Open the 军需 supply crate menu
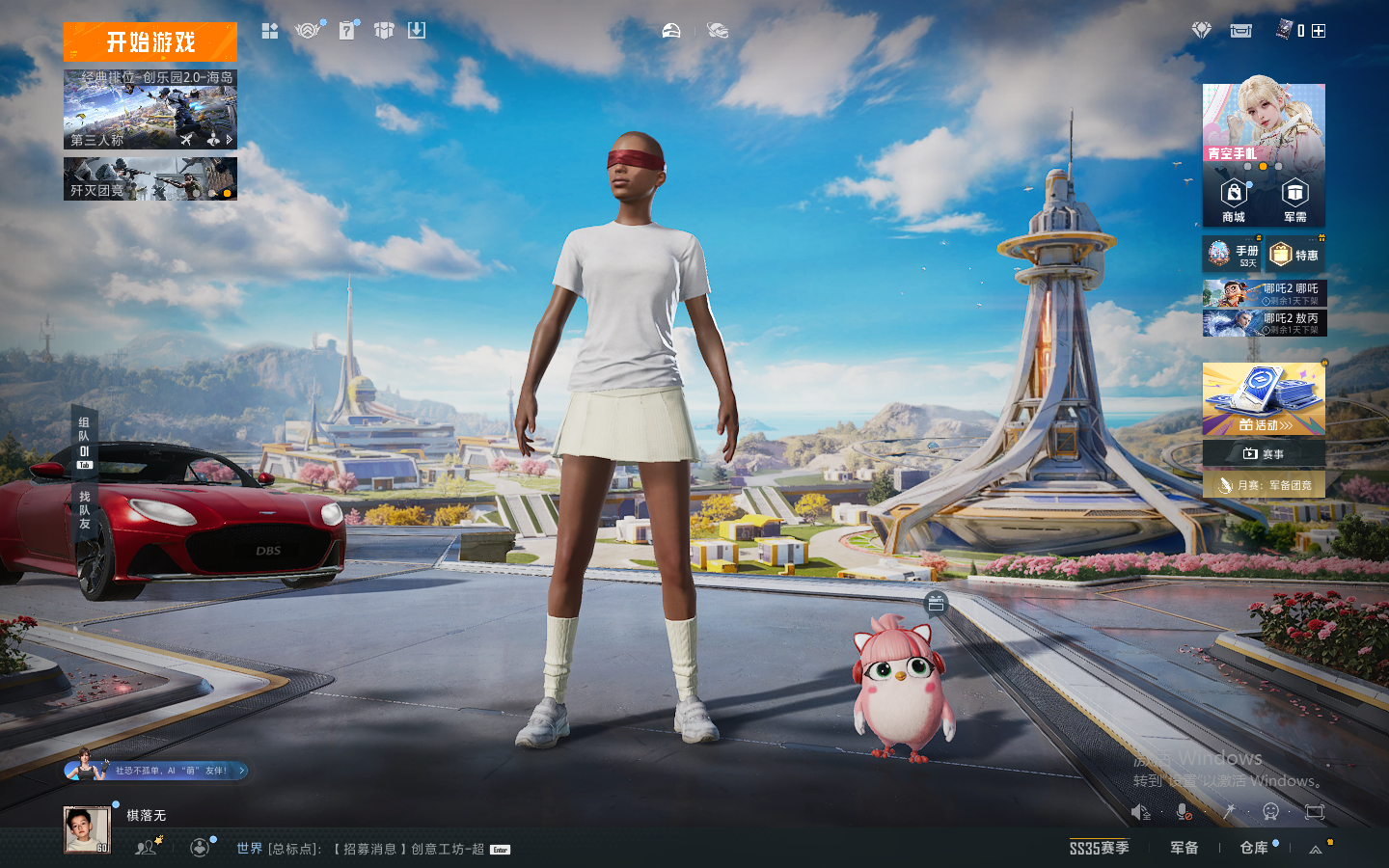Screen dimensions: 1389x868 pyautogui.click(x=1294, y=201)
